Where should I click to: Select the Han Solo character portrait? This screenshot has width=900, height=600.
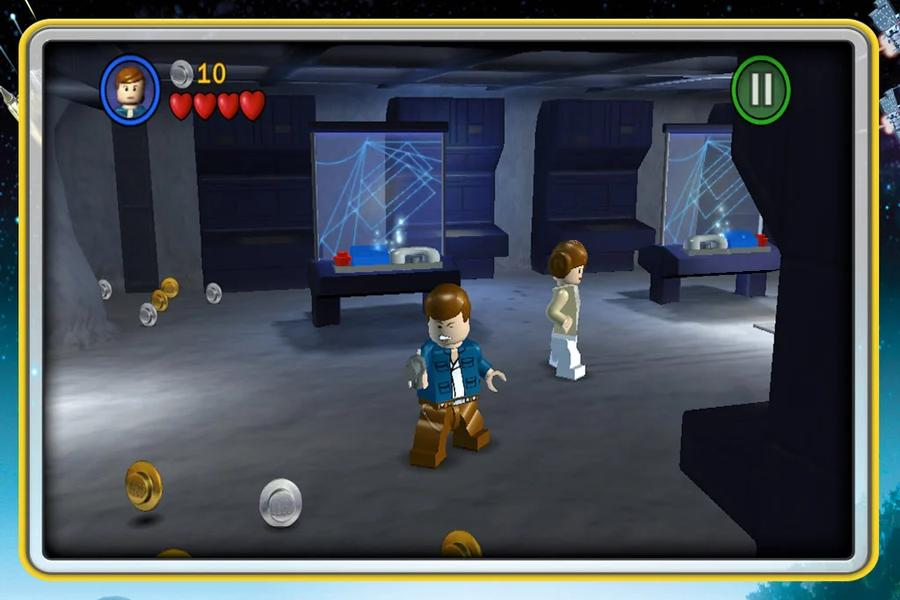[x=130, y=90]
